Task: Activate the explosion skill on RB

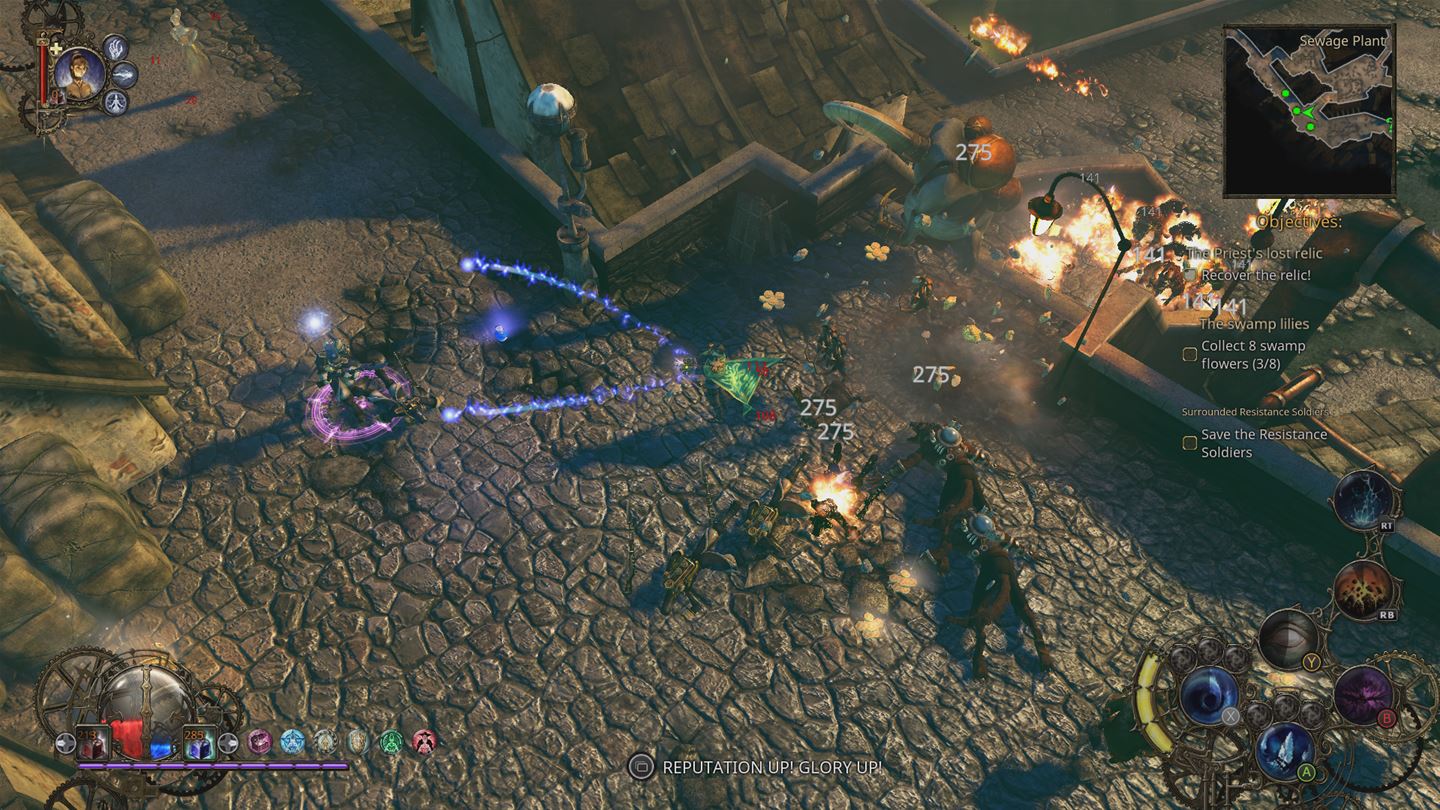Action: click(1364, 588)
